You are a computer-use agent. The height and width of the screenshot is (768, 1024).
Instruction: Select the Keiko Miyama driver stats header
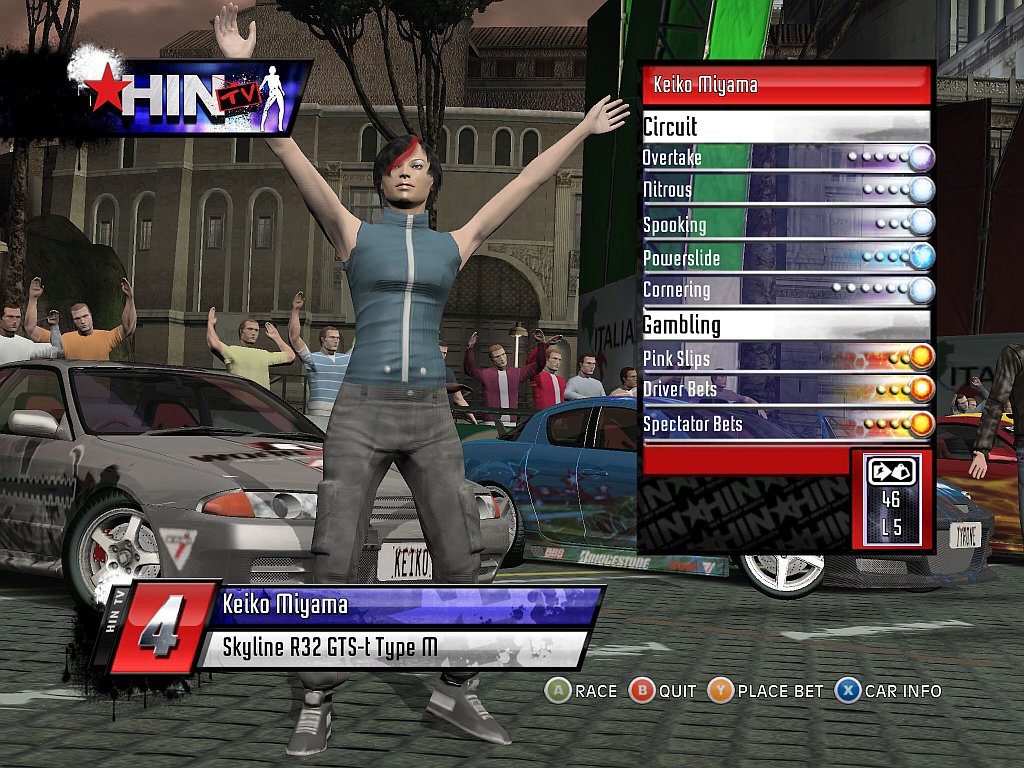point(786,85)
